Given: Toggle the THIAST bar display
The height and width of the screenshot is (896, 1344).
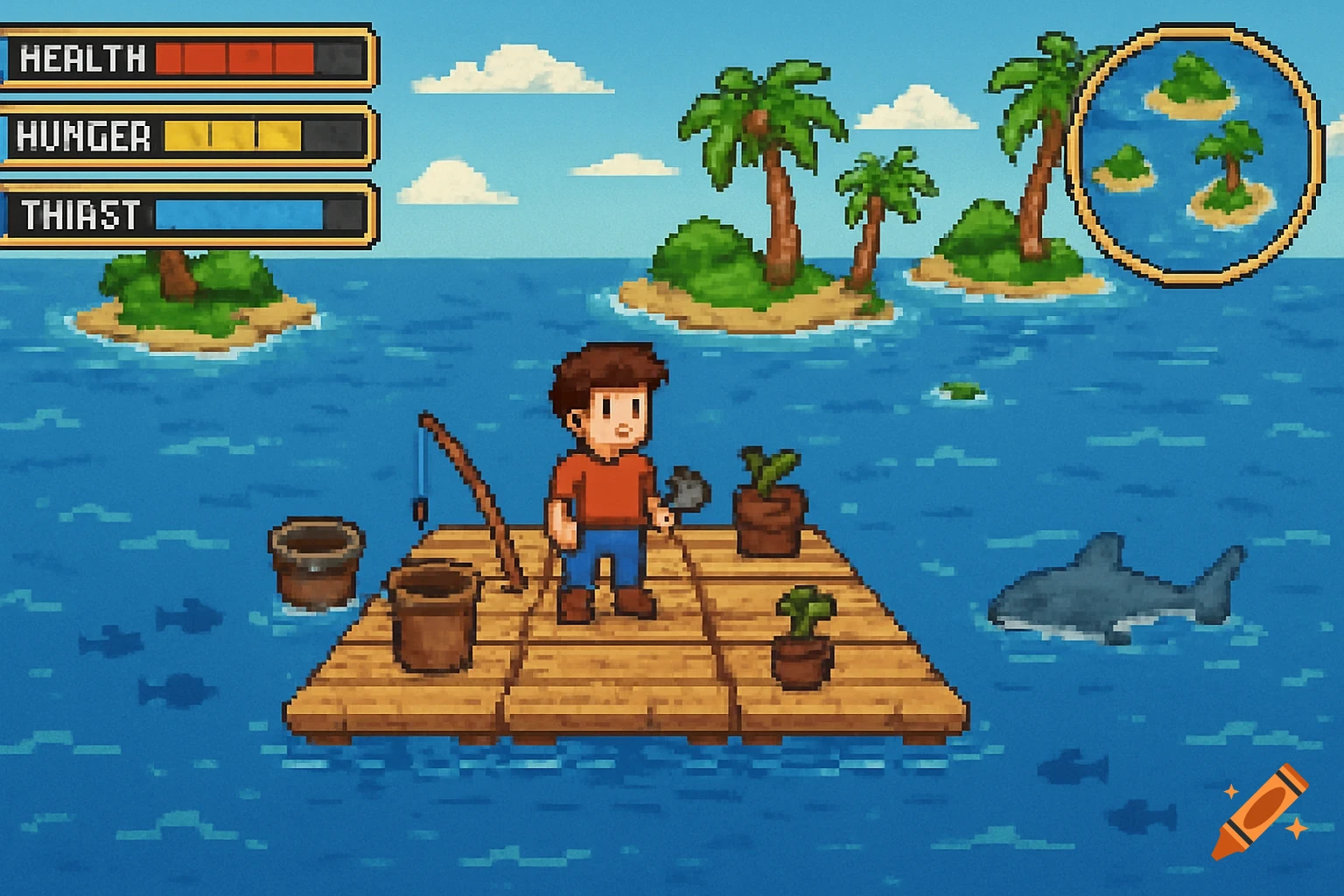Looking at the screenshot, I should [241, 213].
